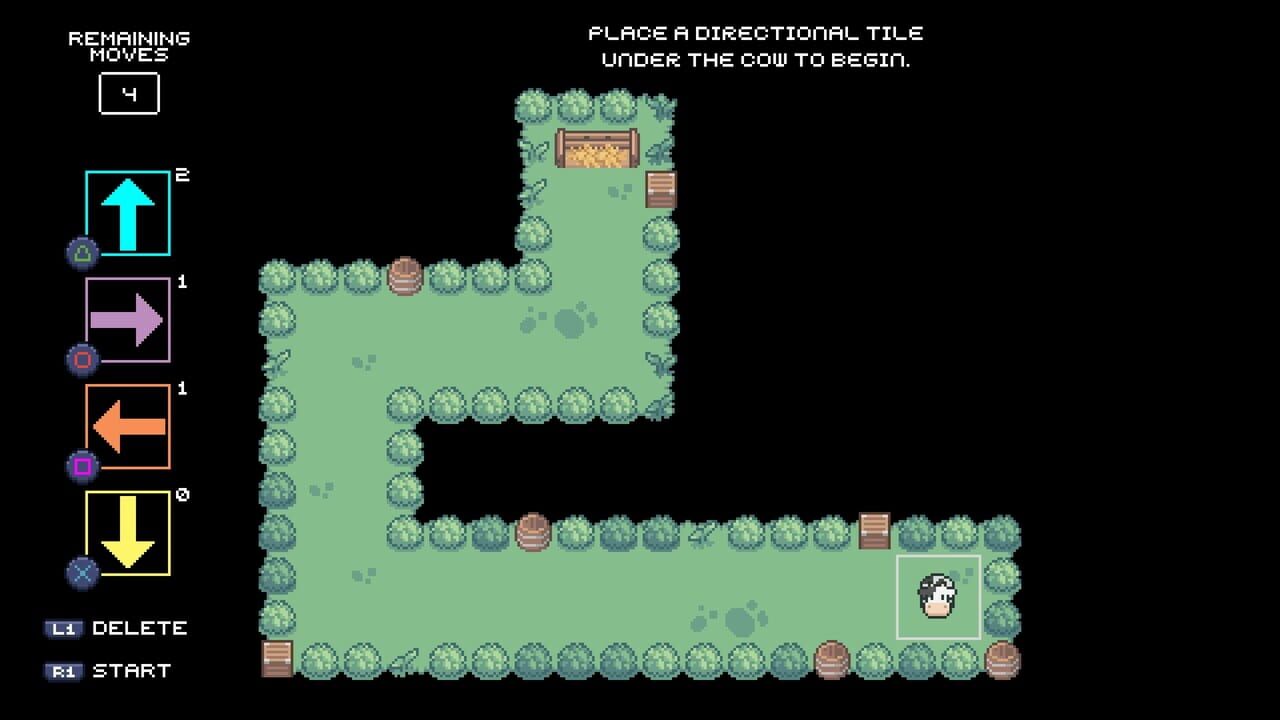This screenshot has width=1280, height=720.
Task: Click the Remaining Moves counter box
Action: pyautogui.click(x=128, y=93)
